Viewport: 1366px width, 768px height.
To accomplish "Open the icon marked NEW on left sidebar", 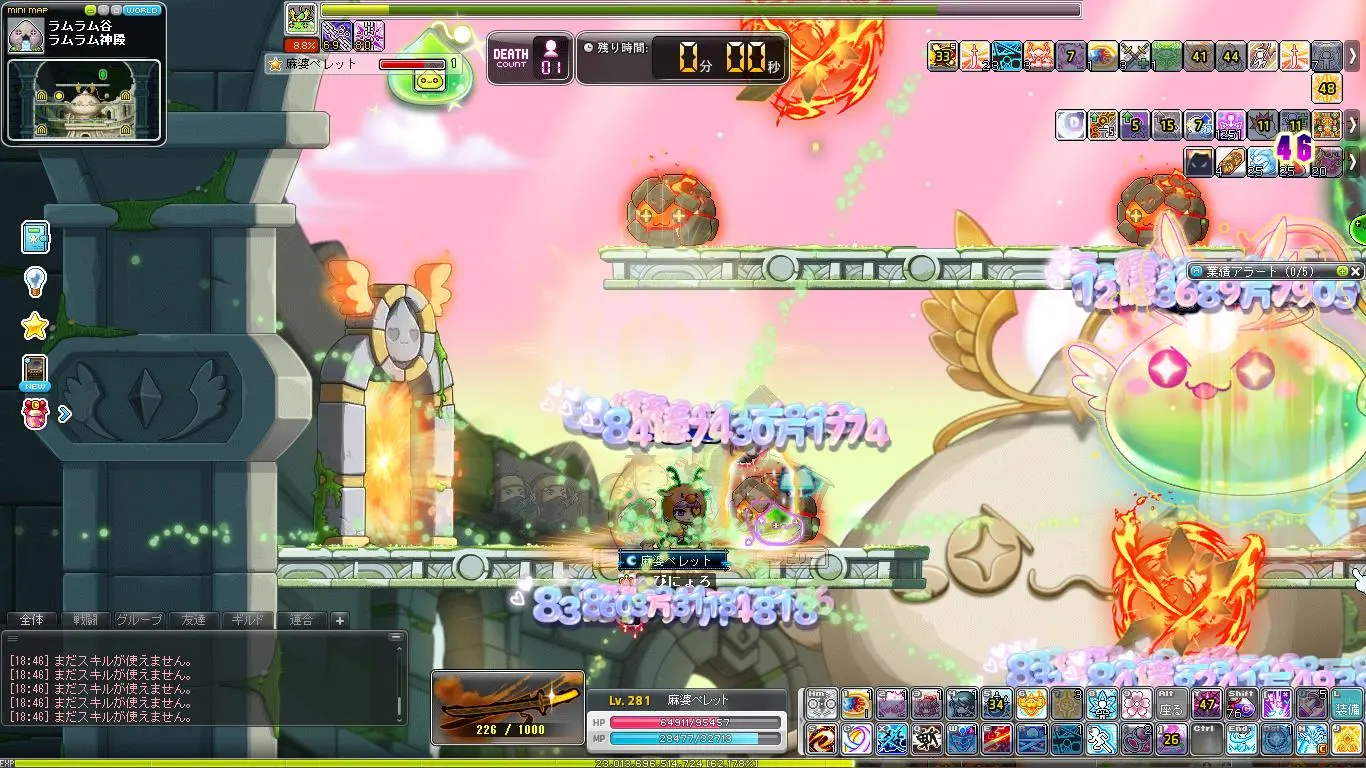I will click(35, 371).
